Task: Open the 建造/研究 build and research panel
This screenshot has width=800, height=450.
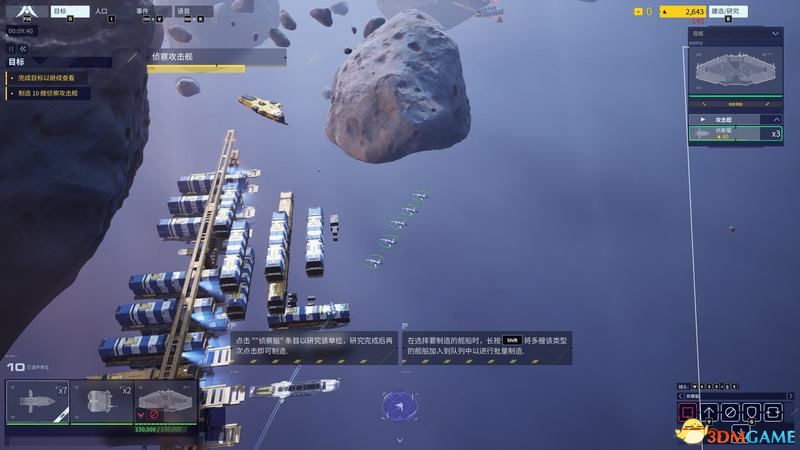Action: pos(726,12)
